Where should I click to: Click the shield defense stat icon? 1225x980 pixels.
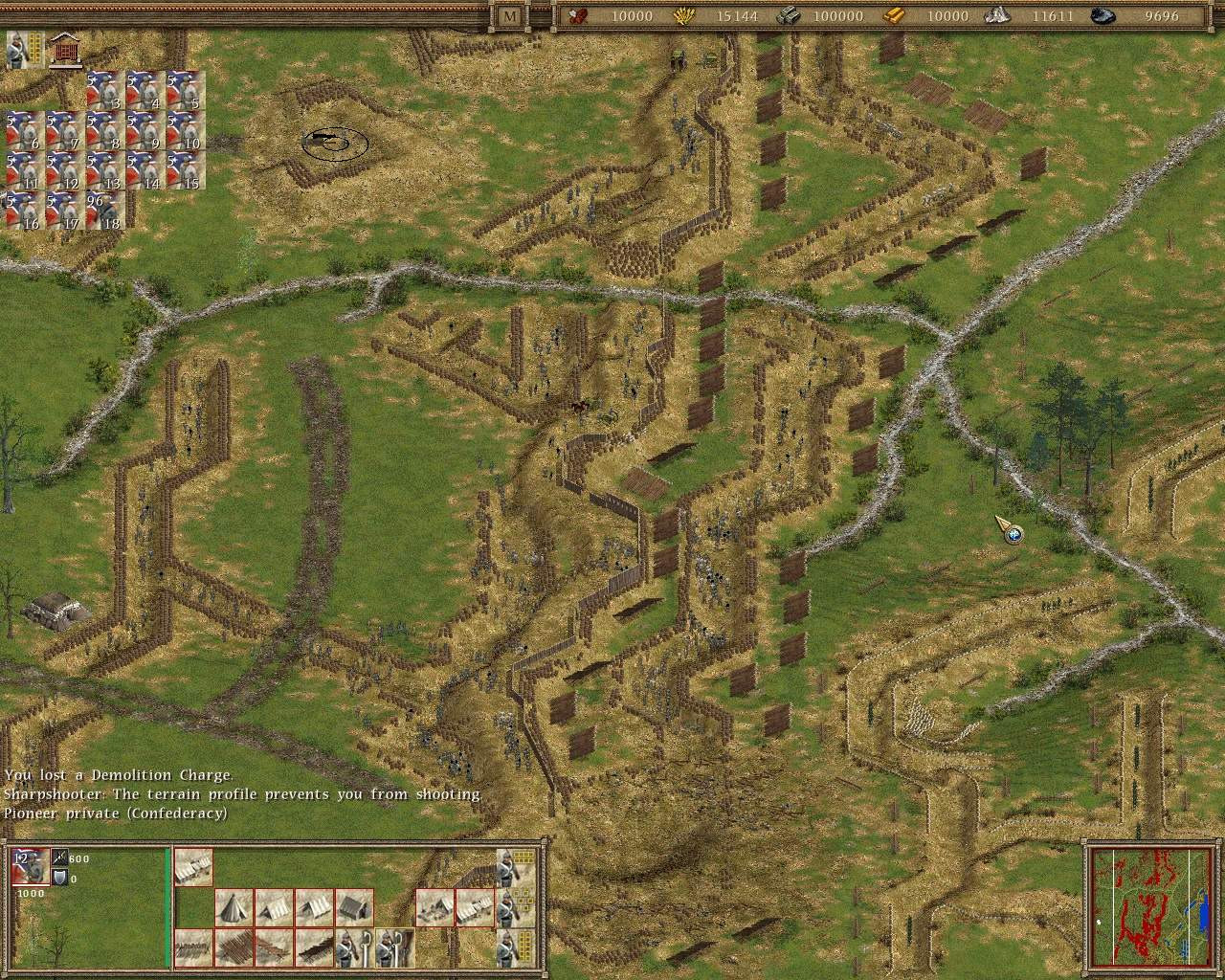[x=59, y=878]
